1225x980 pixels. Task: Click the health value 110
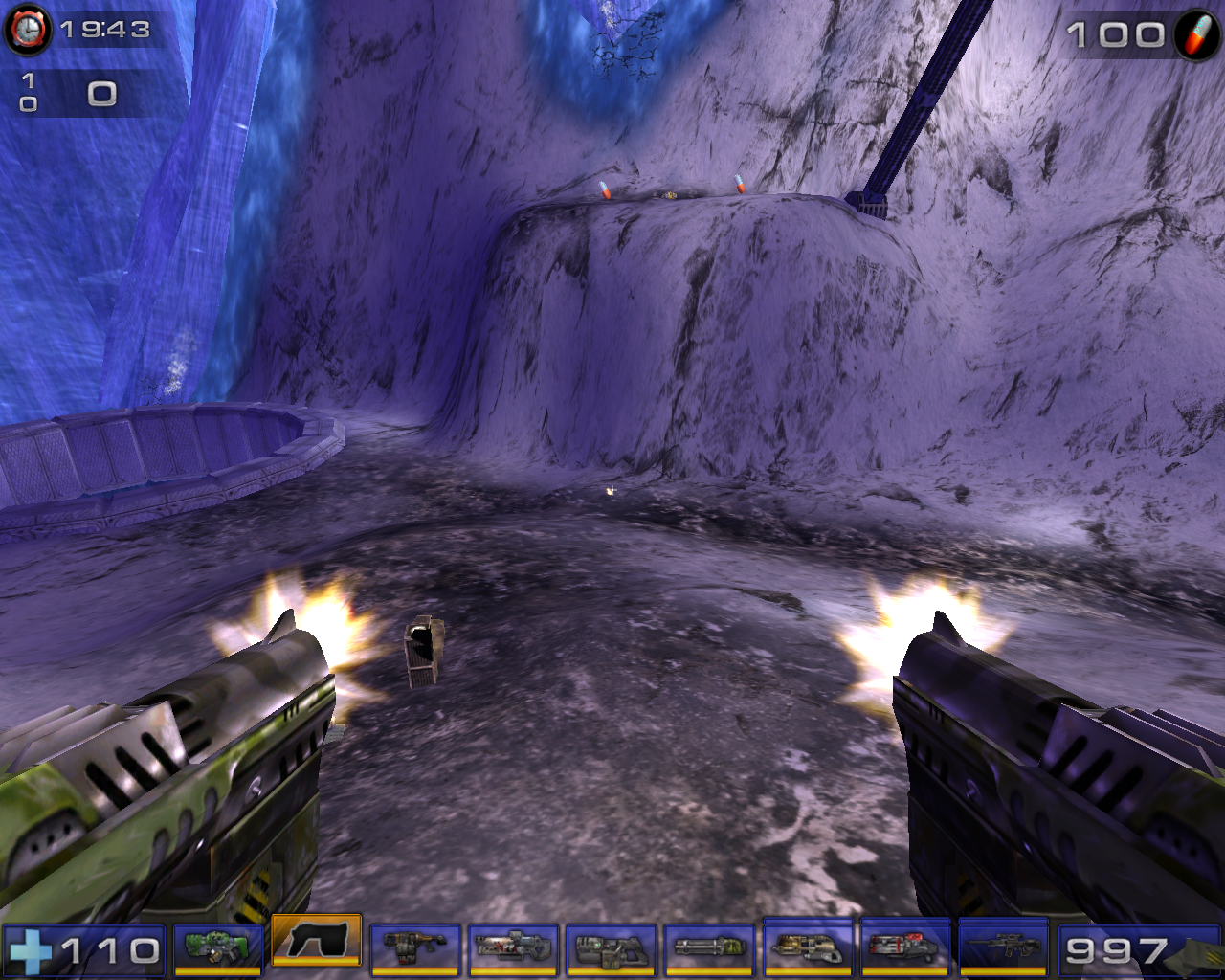tap(110, 952)
